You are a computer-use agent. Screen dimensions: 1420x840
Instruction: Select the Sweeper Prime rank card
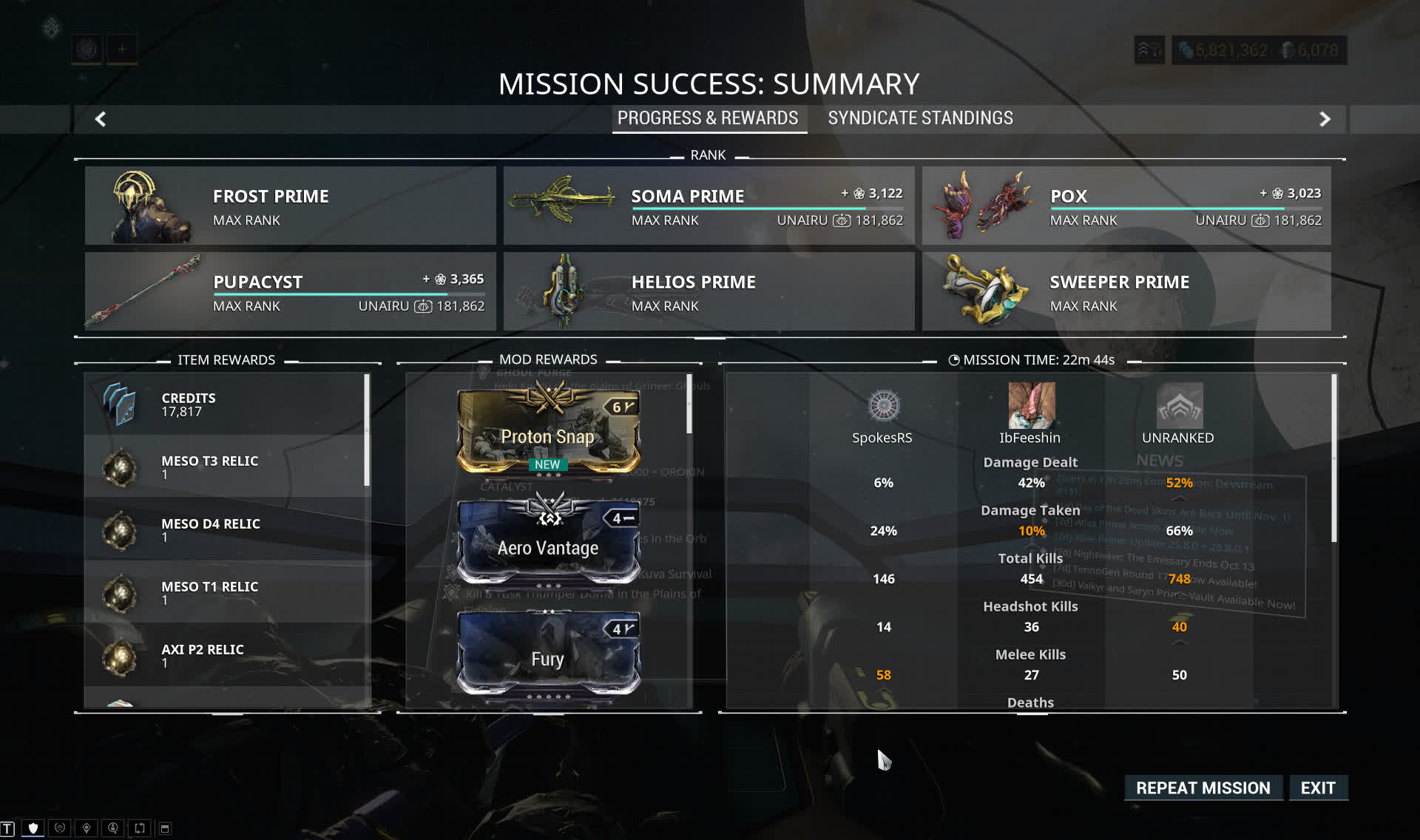click(x=1126, y=291)
